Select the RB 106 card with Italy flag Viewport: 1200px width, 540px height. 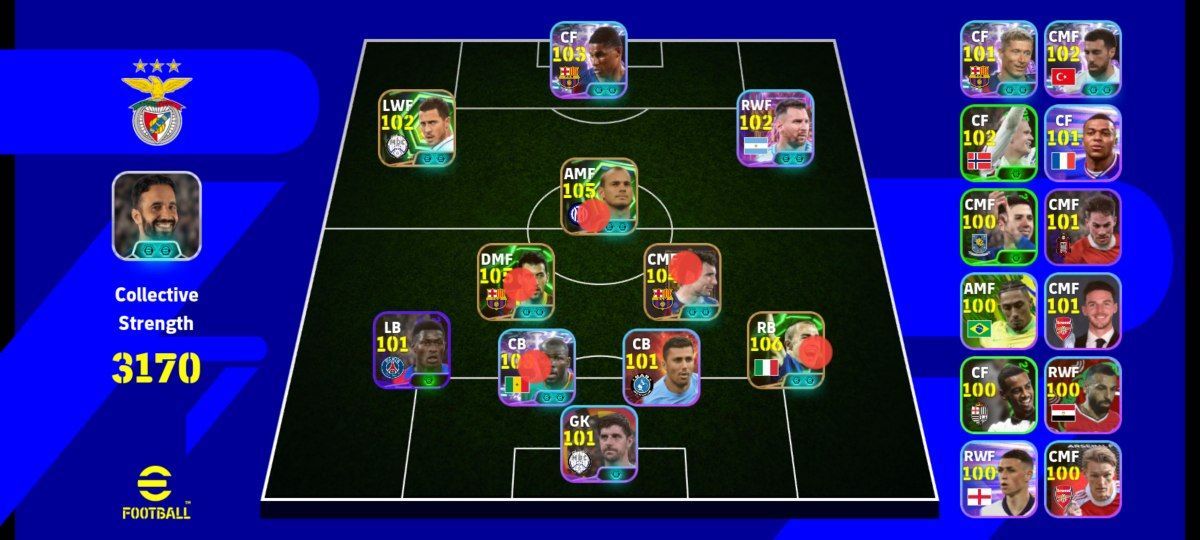(x=786, y=350)
